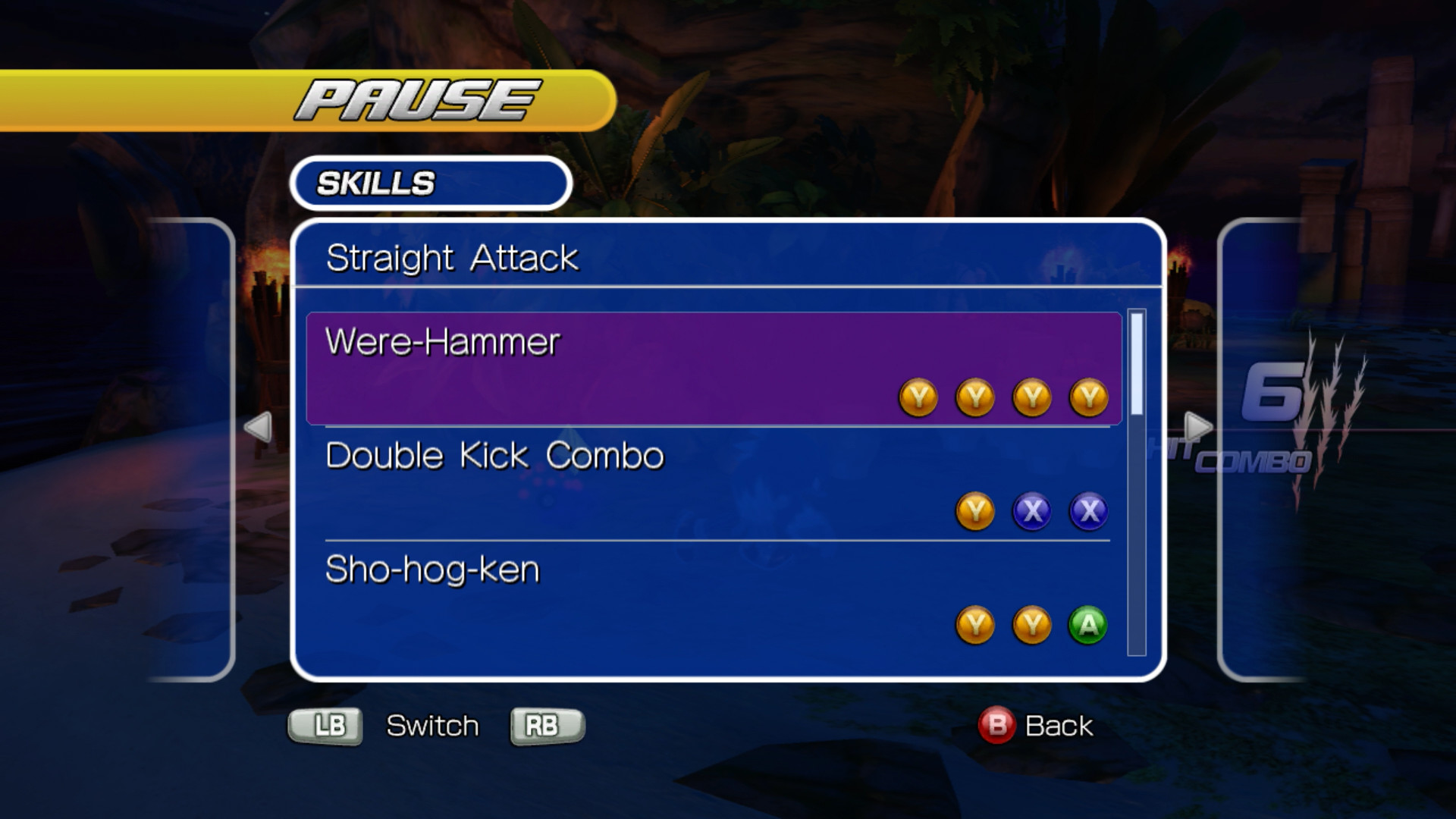
Task: Expand the Straight Attack category header
Action: (452, 258)
